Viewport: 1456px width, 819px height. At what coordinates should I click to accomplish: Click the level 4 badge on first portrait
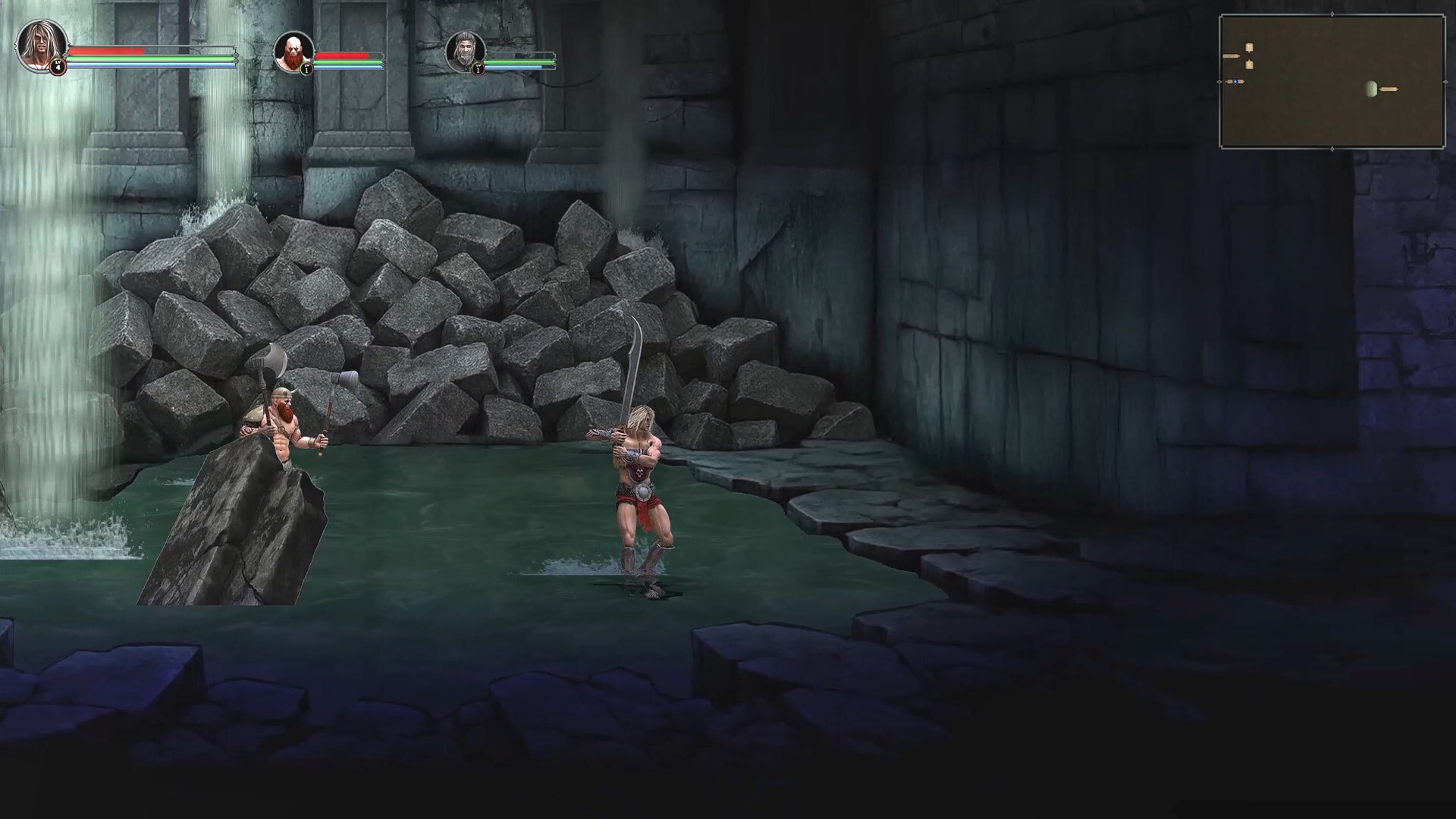[58, 67]
